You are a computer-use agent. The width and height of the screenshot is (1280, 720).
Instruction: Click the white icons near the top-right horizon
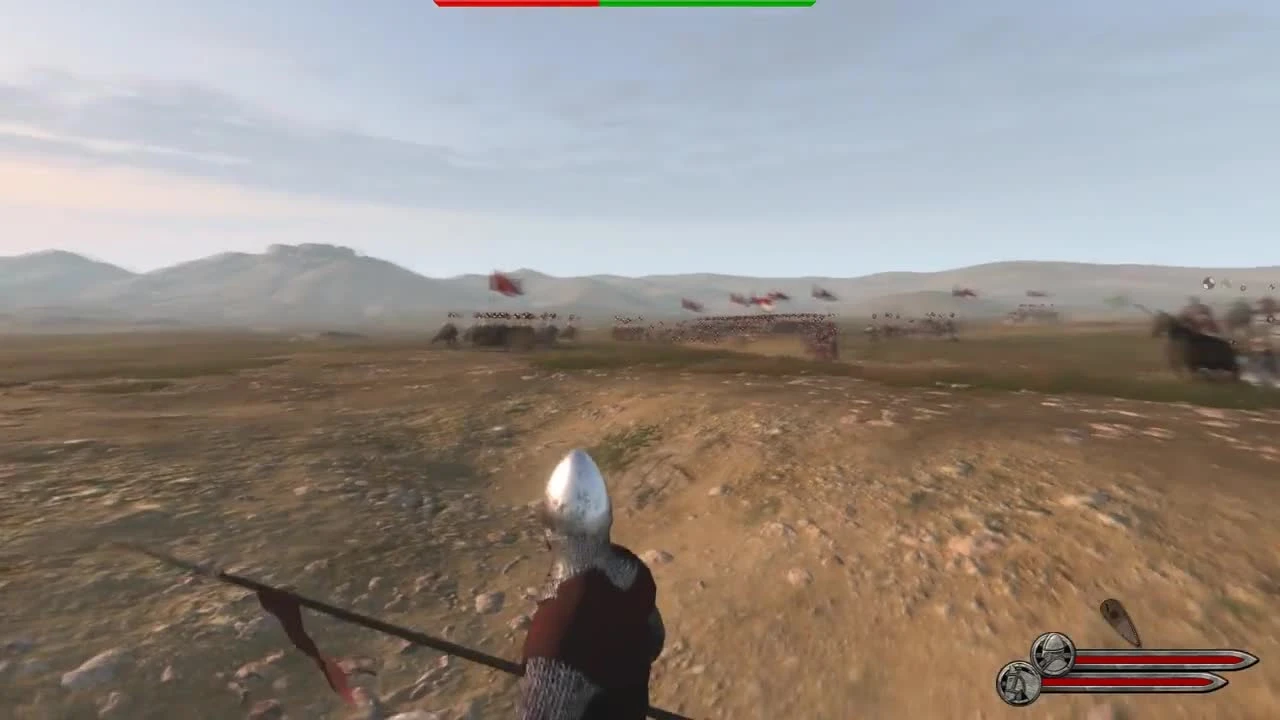1210,284
